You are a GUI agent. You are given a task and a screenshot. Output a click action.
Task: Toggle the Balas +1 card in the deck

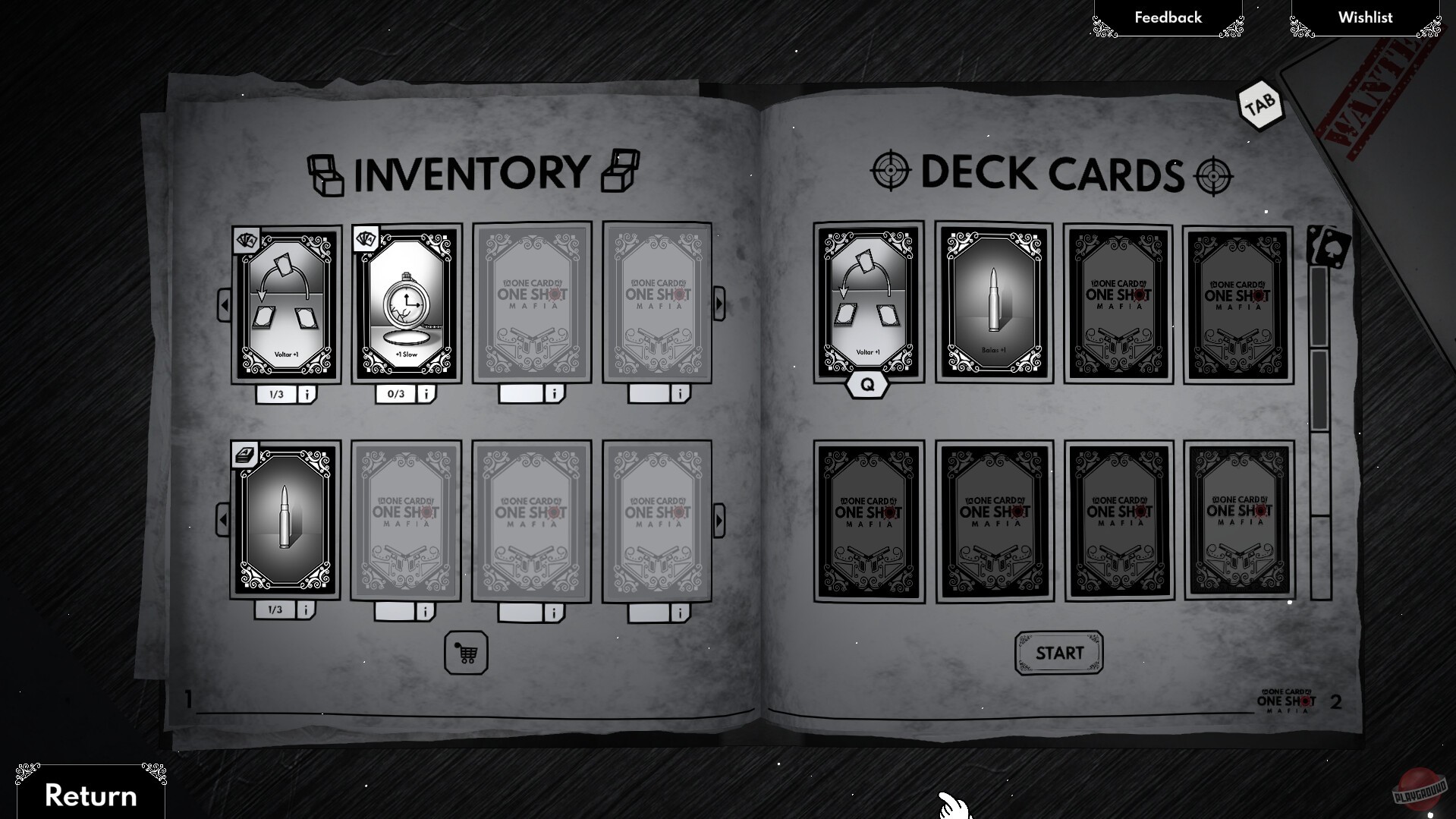tap(992, 302)
